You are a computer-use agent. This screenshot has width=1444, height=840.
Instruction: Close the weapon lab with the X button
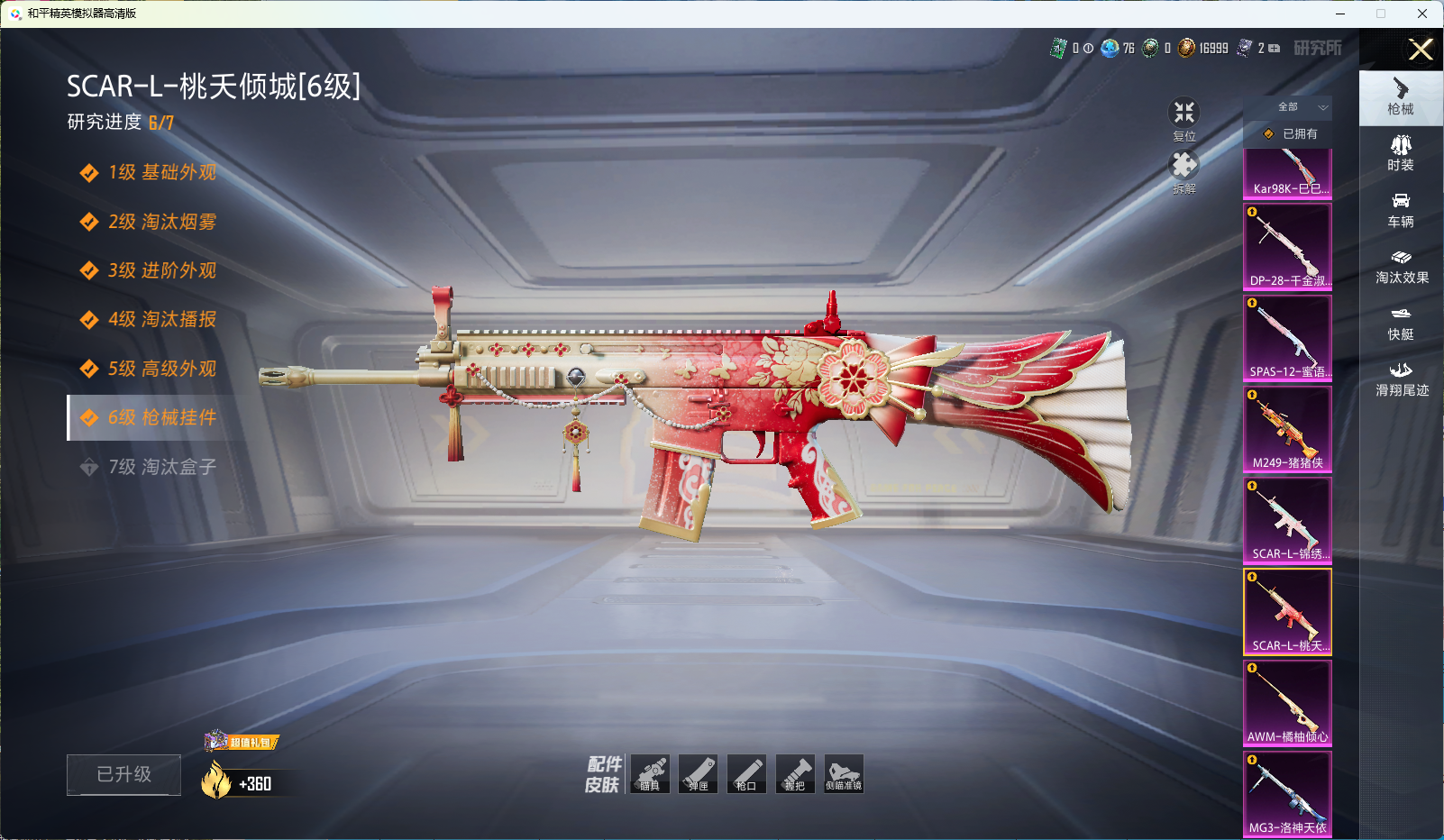click(x=1421, y=50)
